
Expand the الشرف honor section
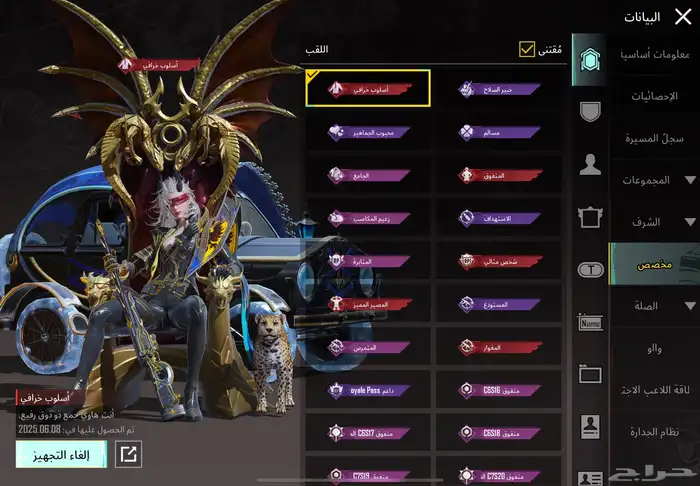click(x=654, y=222)
